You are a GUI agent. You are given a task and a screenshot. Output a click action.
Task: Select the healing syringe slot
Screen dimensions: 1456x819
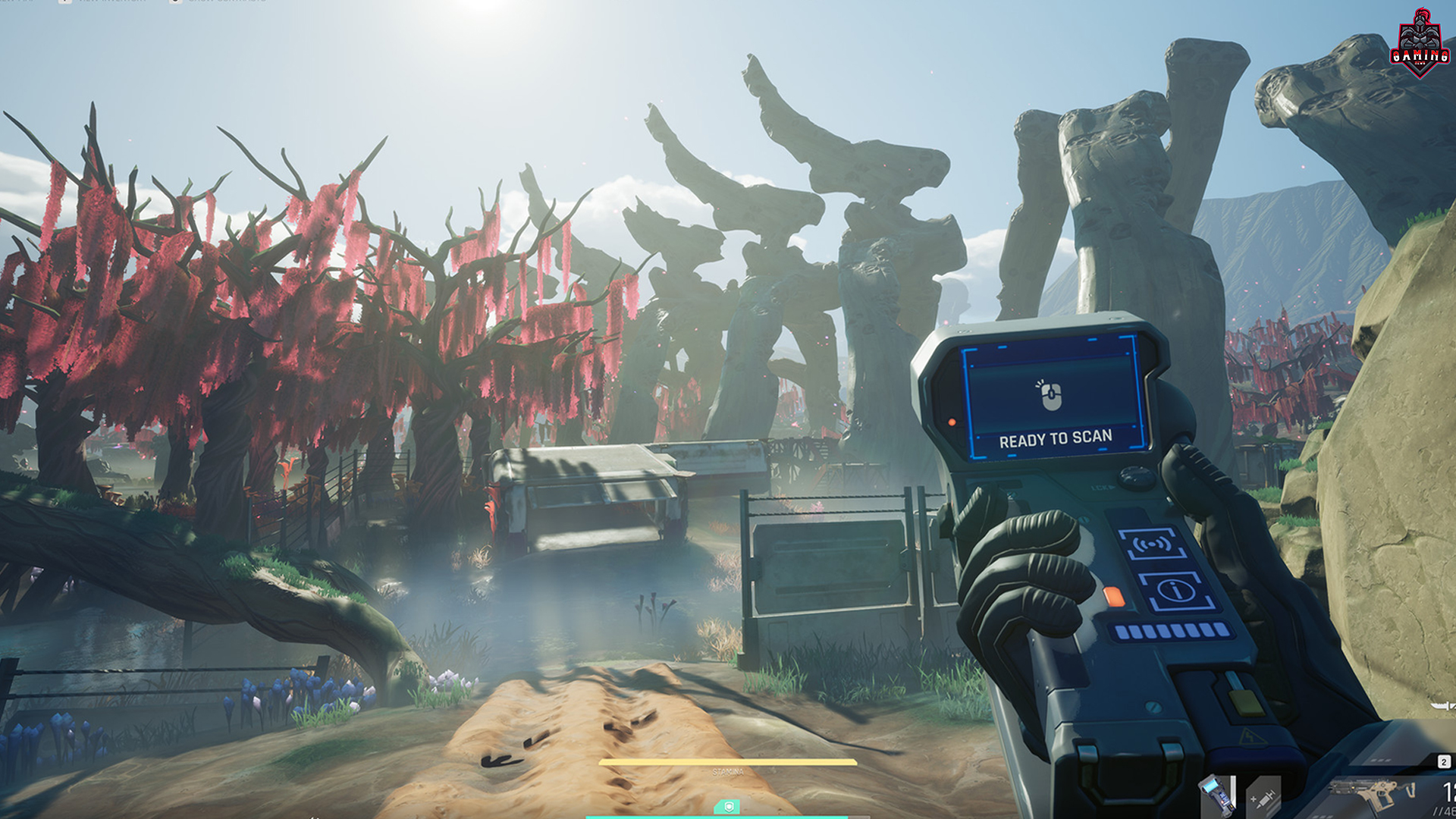(x=1263, y=798)
